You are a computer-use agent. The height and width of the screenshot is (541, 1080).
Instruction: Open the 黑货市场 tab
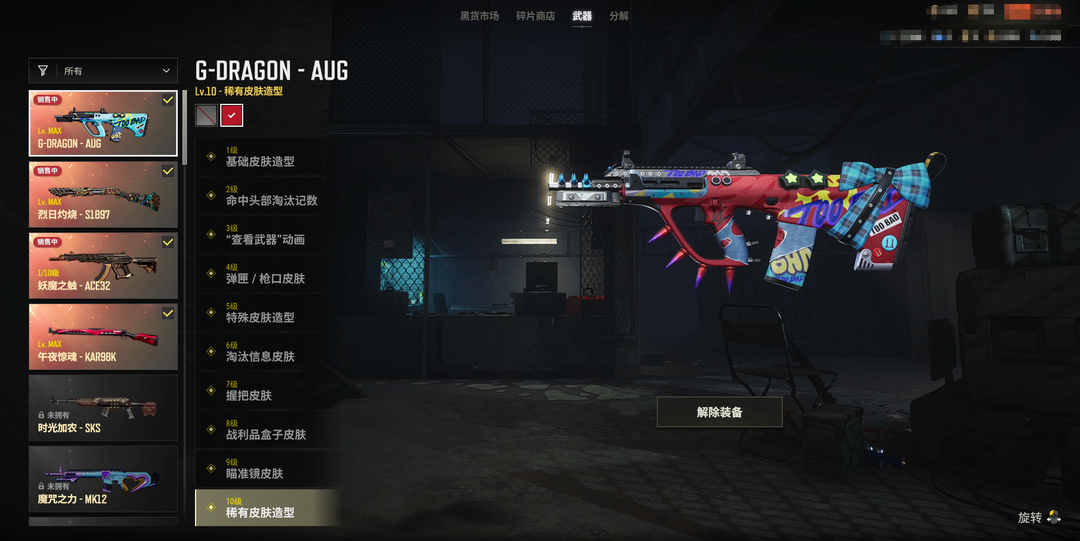479,16
